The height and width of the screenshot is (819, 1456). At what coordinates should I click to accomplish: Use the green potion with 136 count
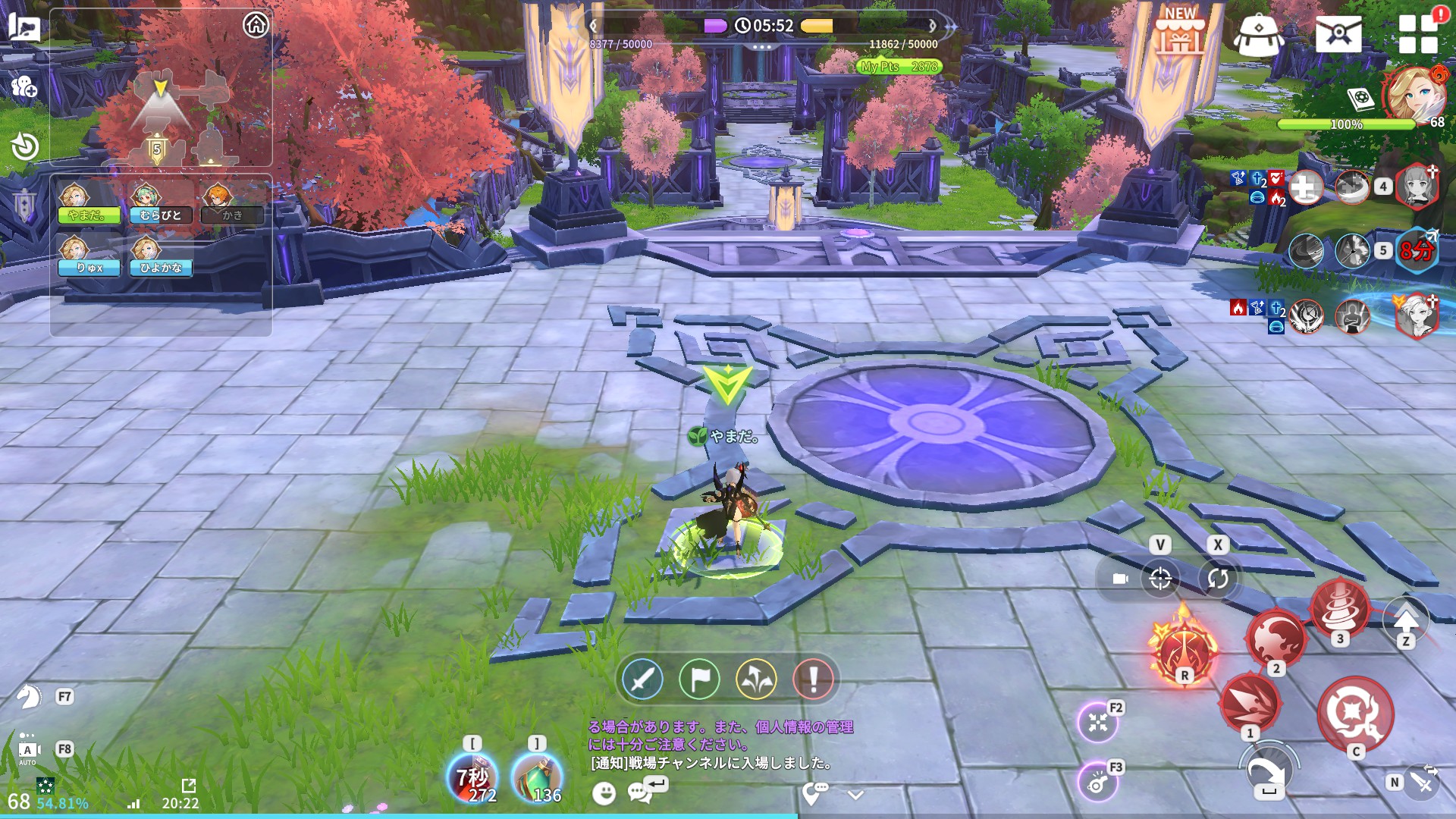point(537,777)
